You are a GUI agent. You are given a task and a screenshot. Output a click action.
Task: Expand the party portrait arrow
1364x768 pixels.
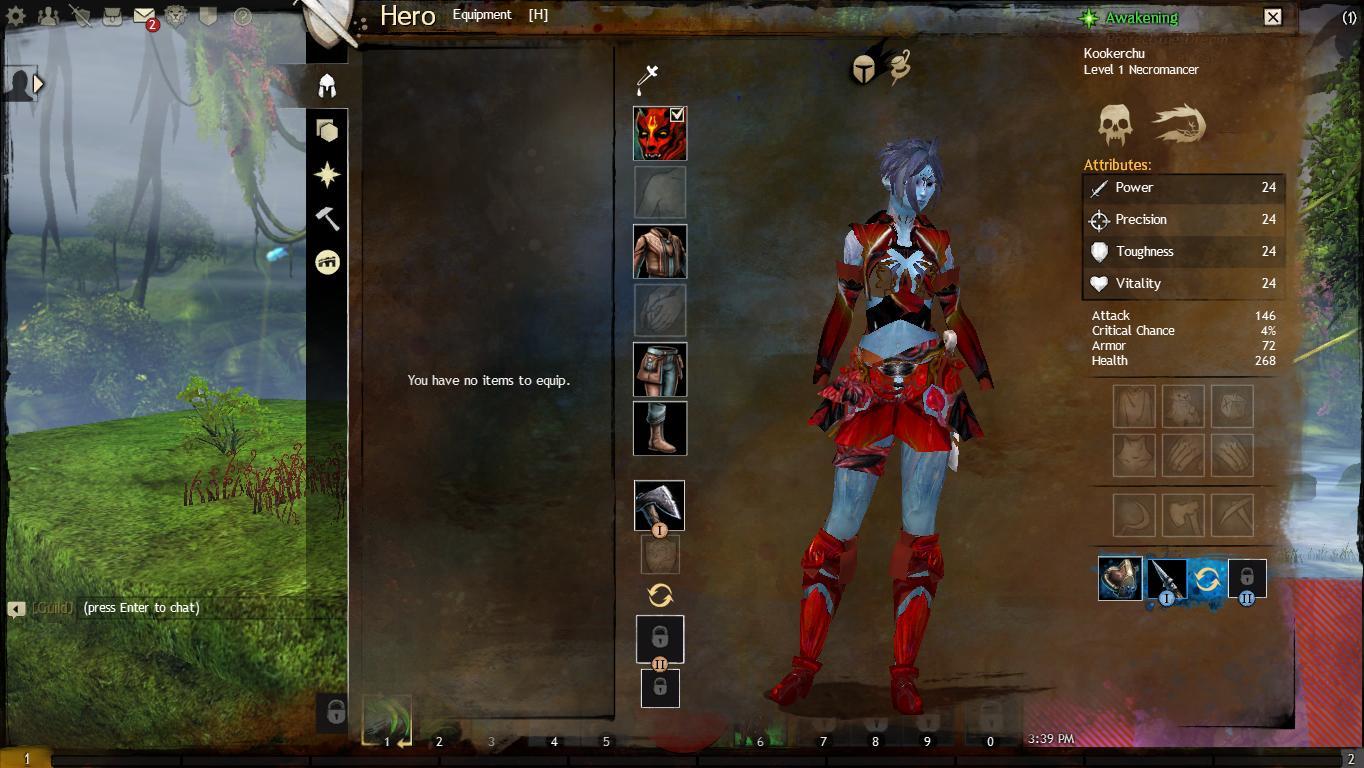[39, 84]
